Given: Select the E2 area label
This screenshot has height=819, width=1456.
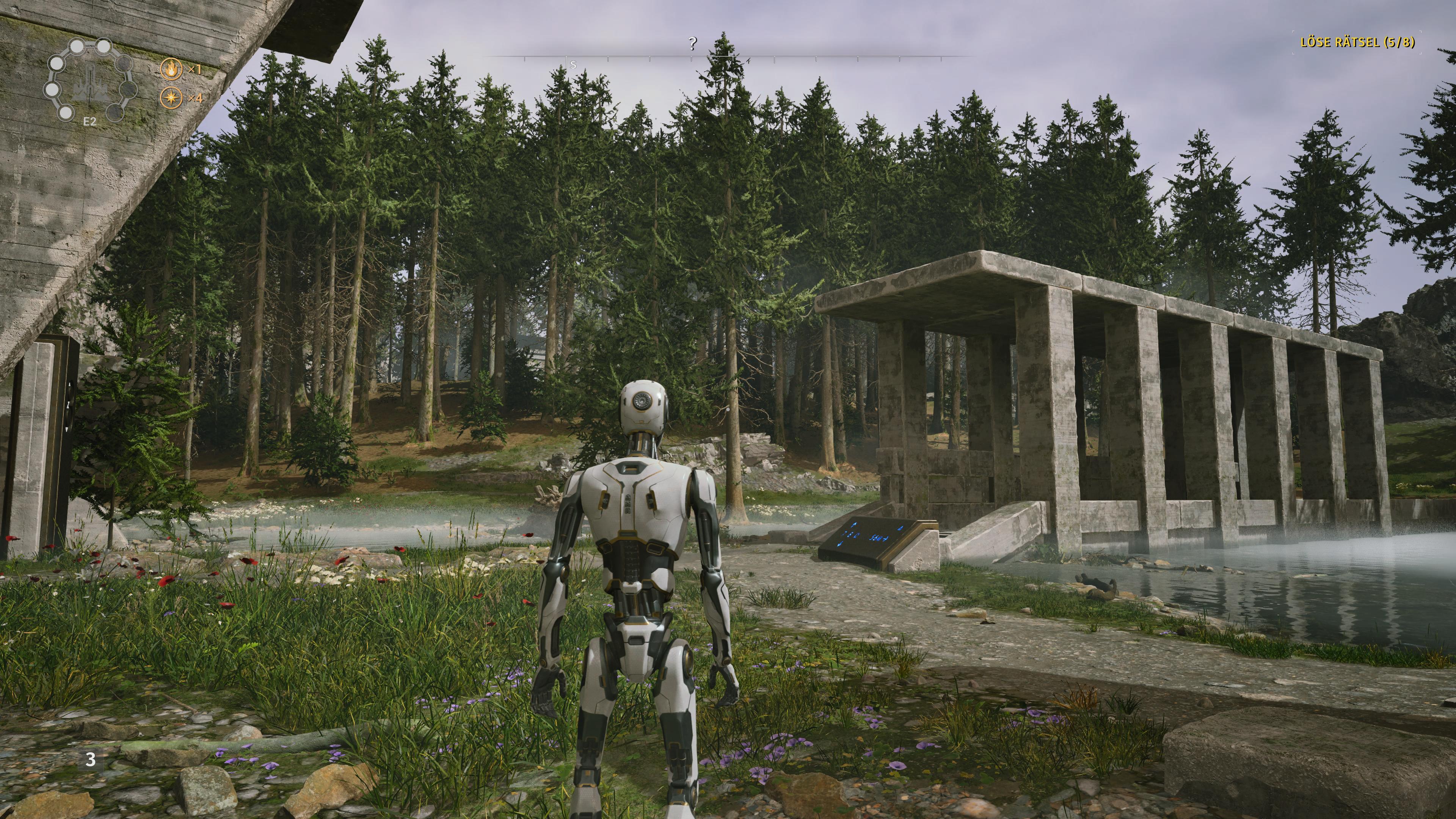Looking at the screenshot, I should pyautogui.click(x=90, y=121).
